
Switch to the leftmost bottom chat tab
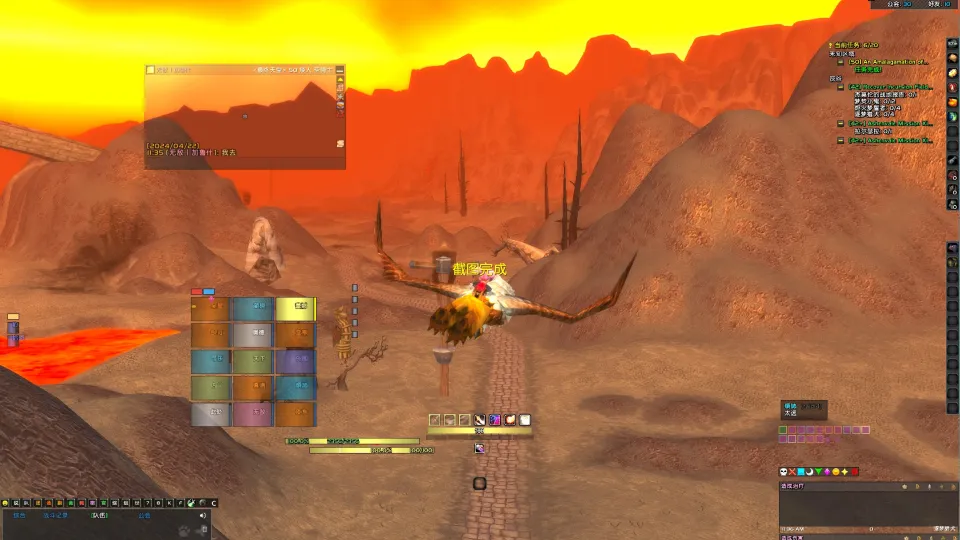20,516
